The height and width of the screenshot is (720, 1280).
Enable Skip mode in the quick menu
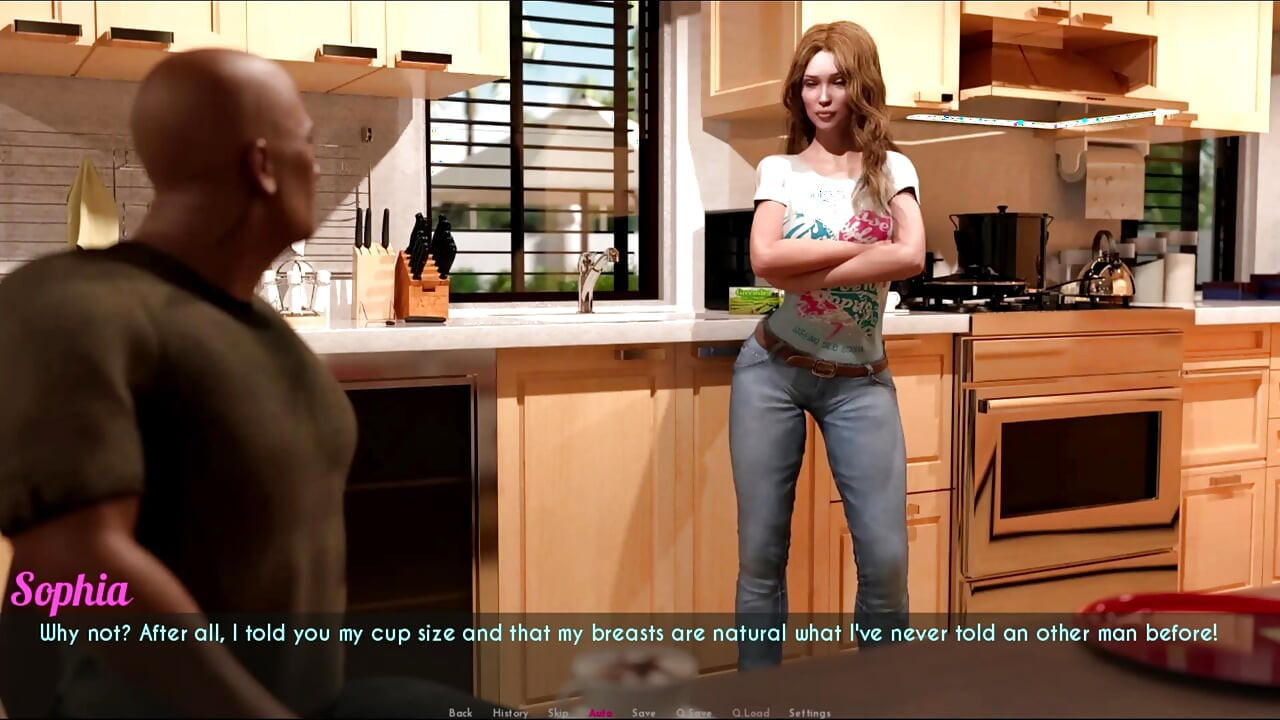pos(558,713)
